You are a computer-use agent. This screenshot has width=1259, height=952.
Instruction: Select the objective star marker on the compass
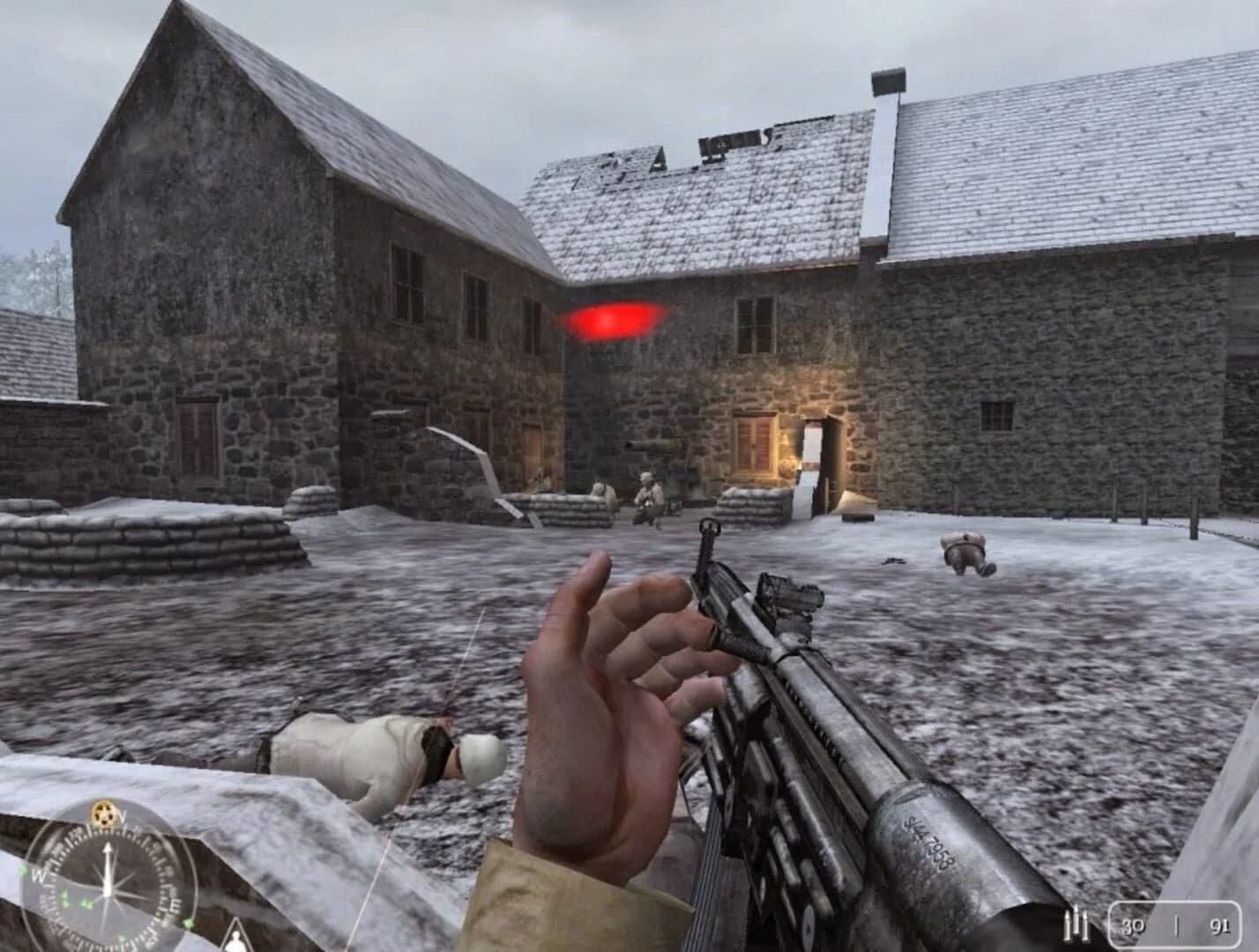[105, 813]
